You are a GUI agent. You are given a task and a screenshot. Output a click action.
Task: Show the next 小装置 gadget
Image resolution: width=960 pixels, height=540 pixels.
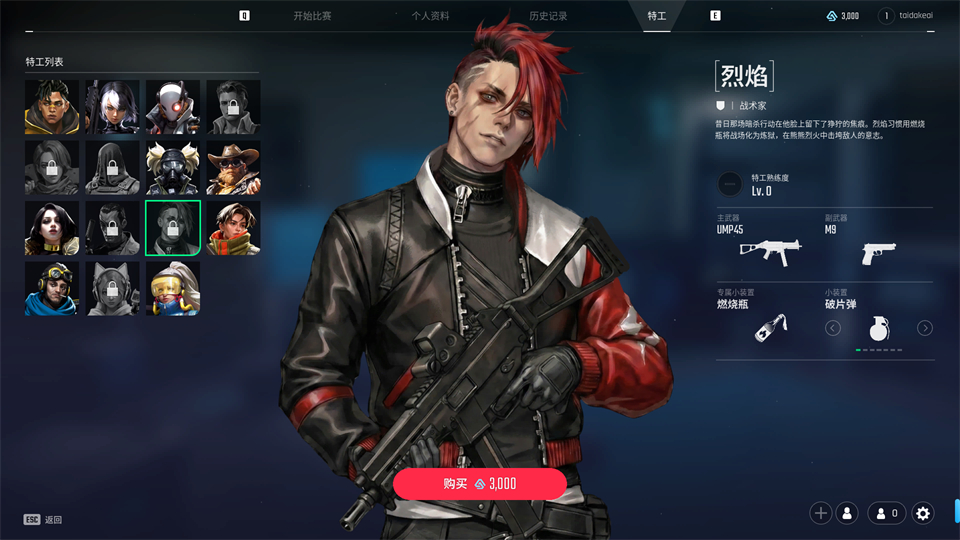[925, 328]
